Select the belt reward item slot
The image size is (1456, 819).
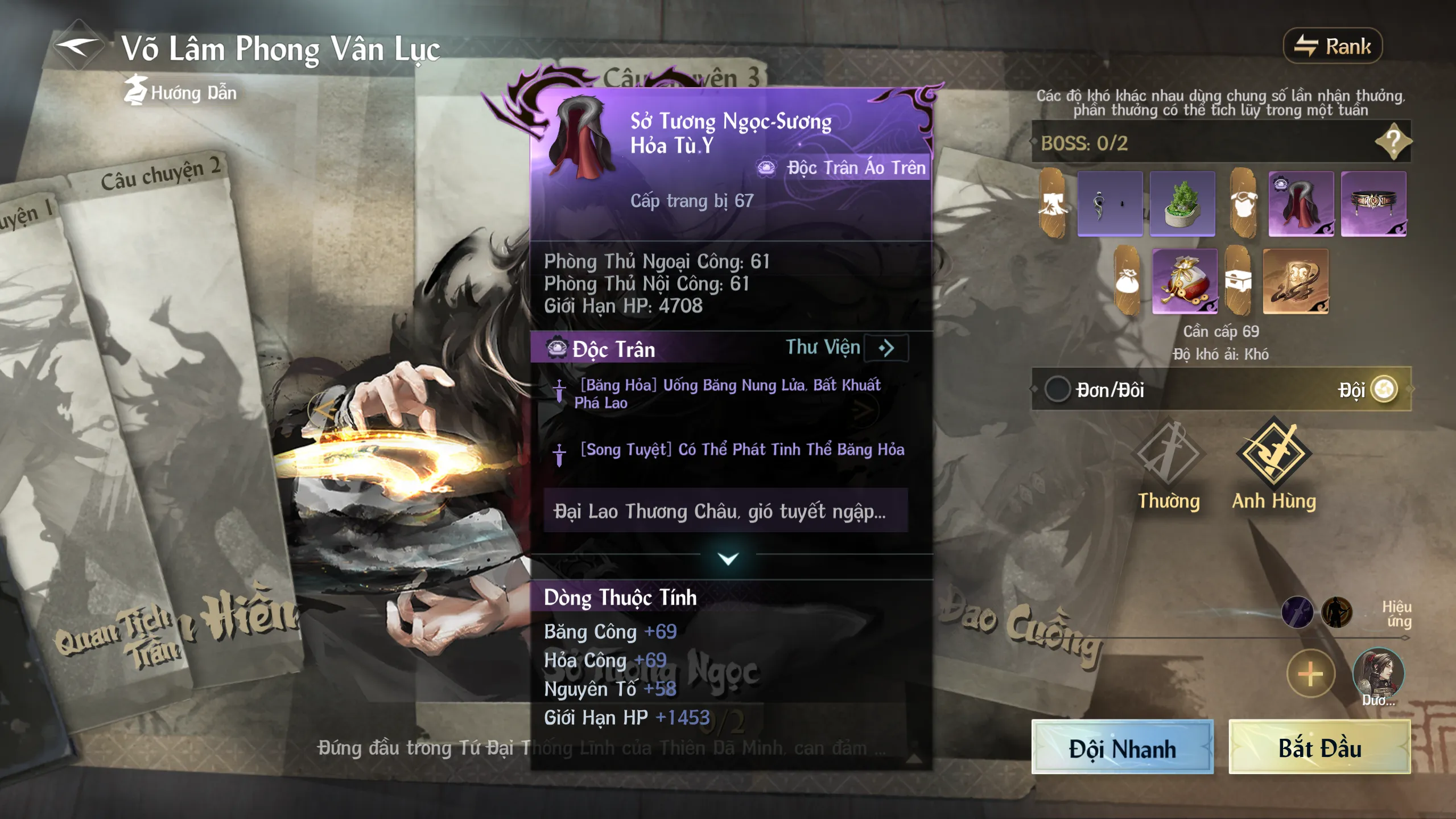tap(1373, 204)
